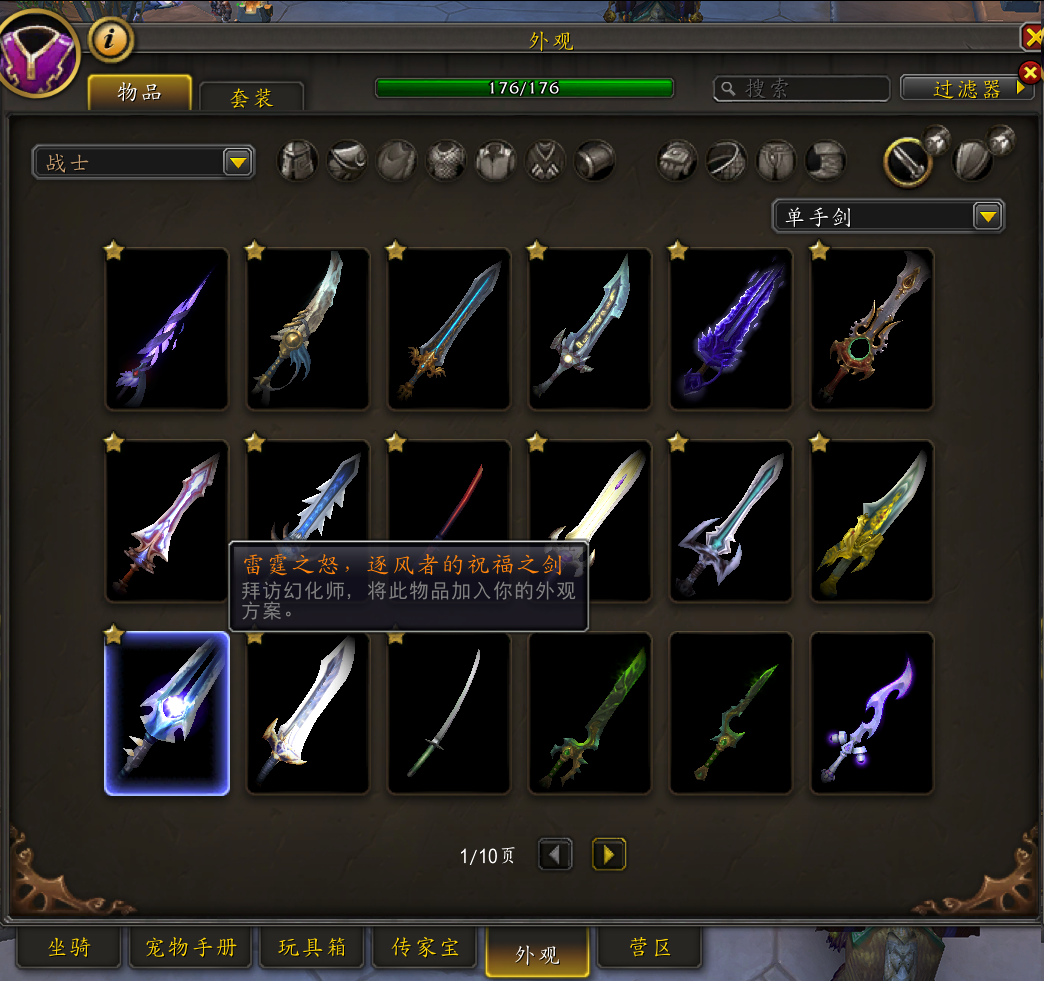Select the helmet slot filter icon

(298, 160)
